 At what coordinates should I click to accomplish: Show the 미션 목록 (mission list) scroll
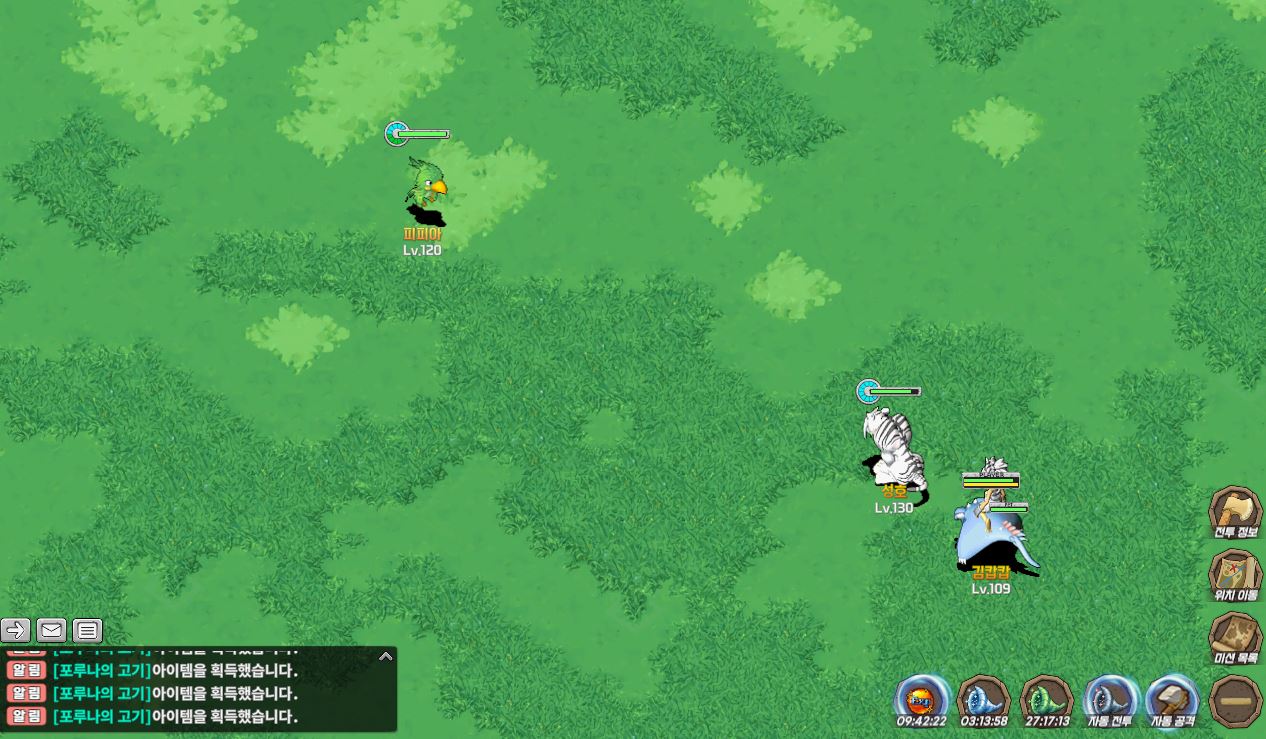1235,637
